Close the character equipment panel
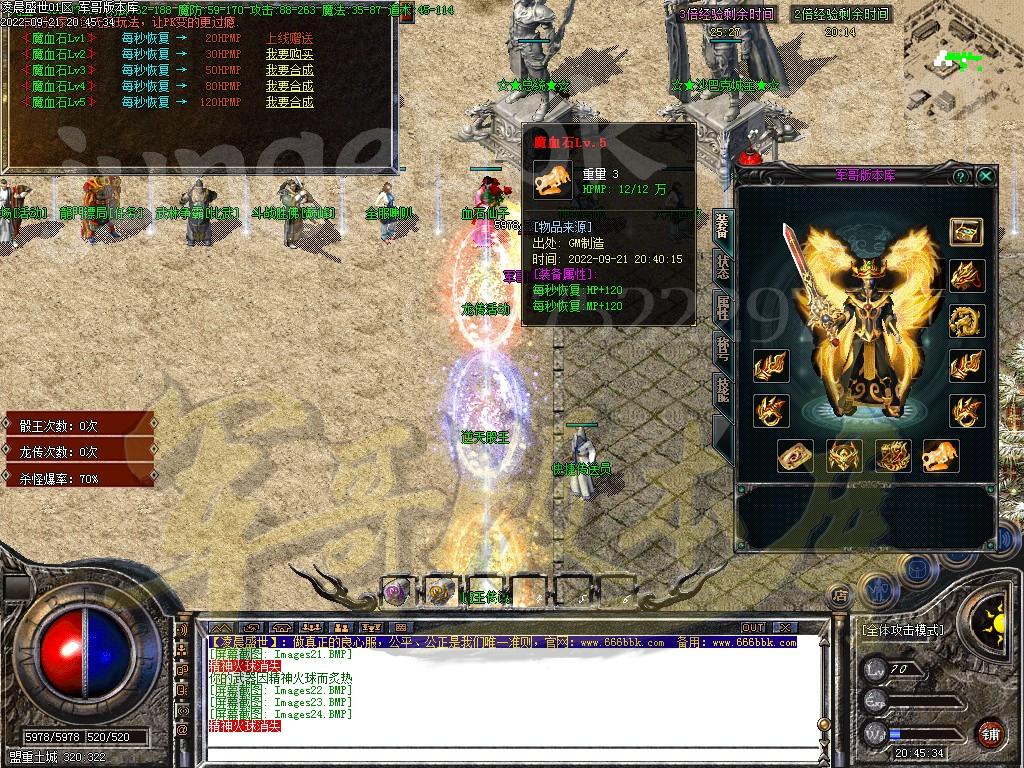The width and height of the screenshot is (1024, 768). click(986, 176)
